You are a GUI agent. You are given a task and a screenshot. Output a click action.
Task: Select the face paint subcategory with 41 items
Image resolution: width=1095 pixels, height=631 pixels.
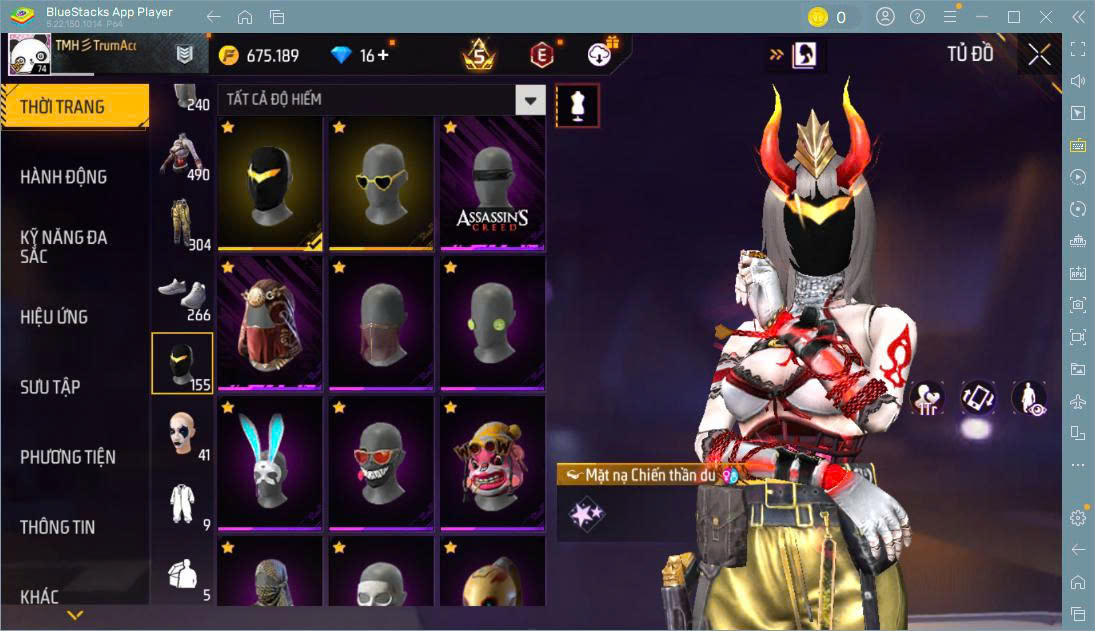[182, 434]
